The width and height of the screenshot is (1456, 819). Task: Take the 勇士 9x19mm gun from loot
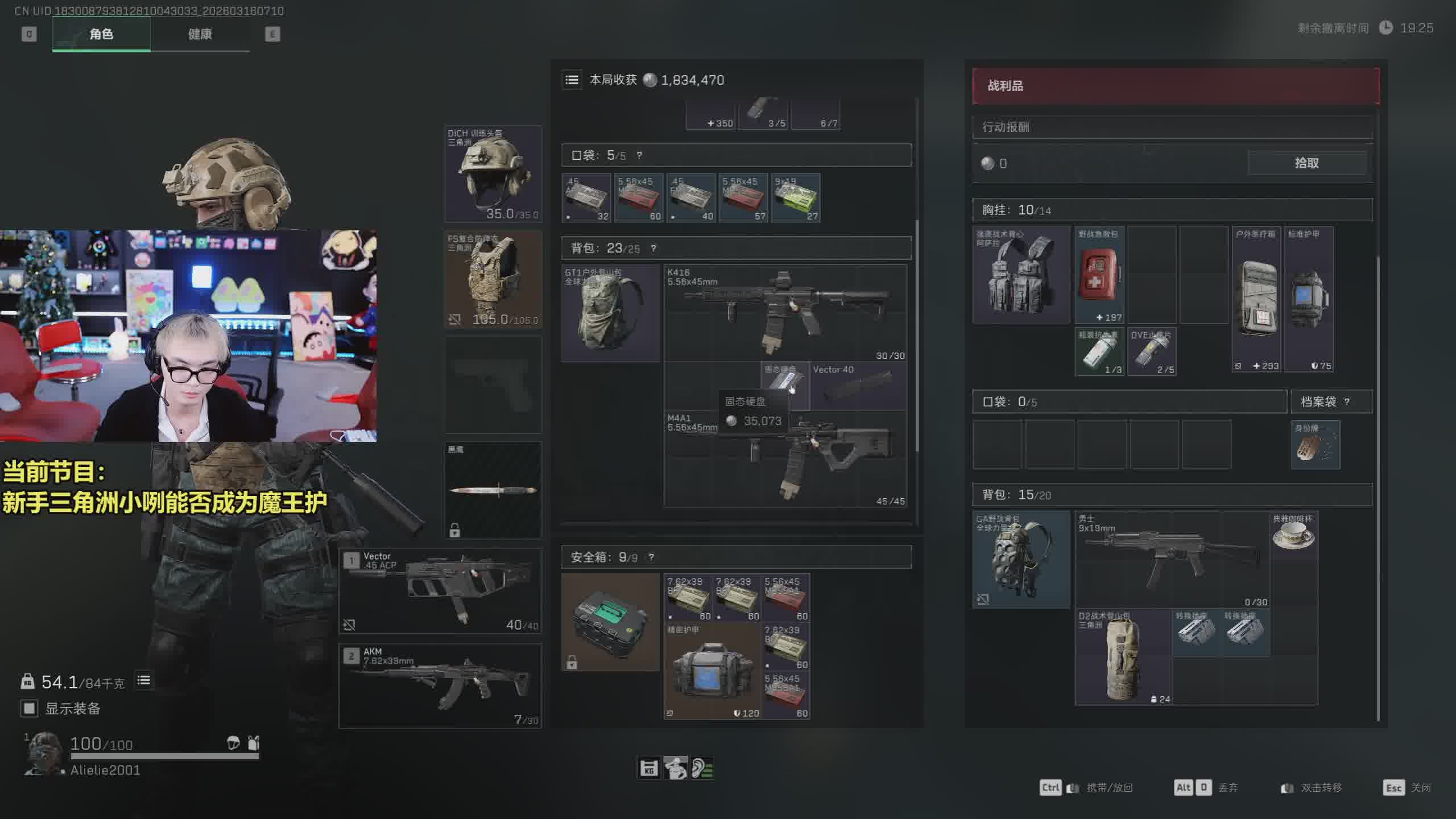[x=1172, y=559]
